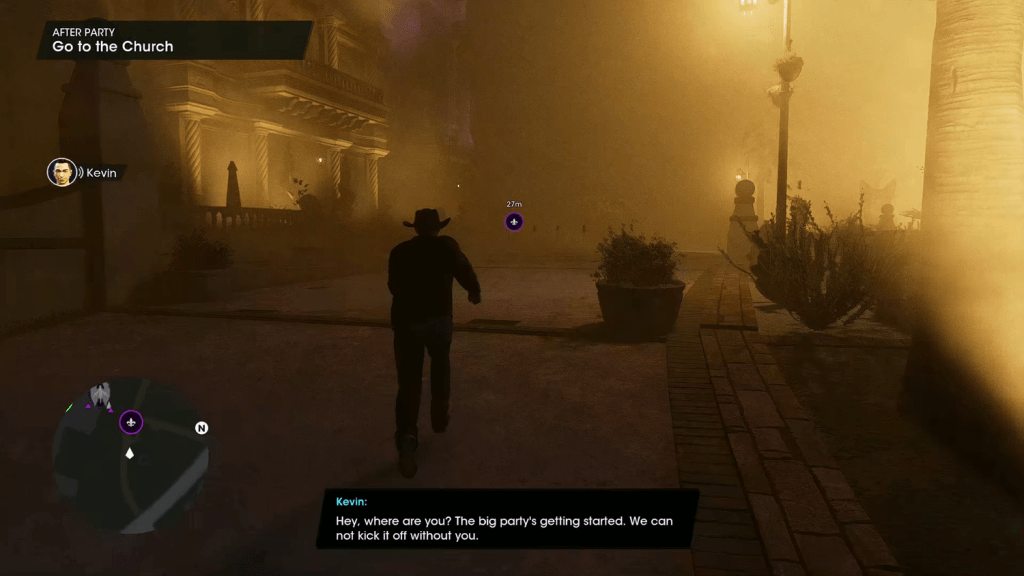Click the North compass indicator on minimap
This screenshot has height=576, width=1024.
coord(201,428)
